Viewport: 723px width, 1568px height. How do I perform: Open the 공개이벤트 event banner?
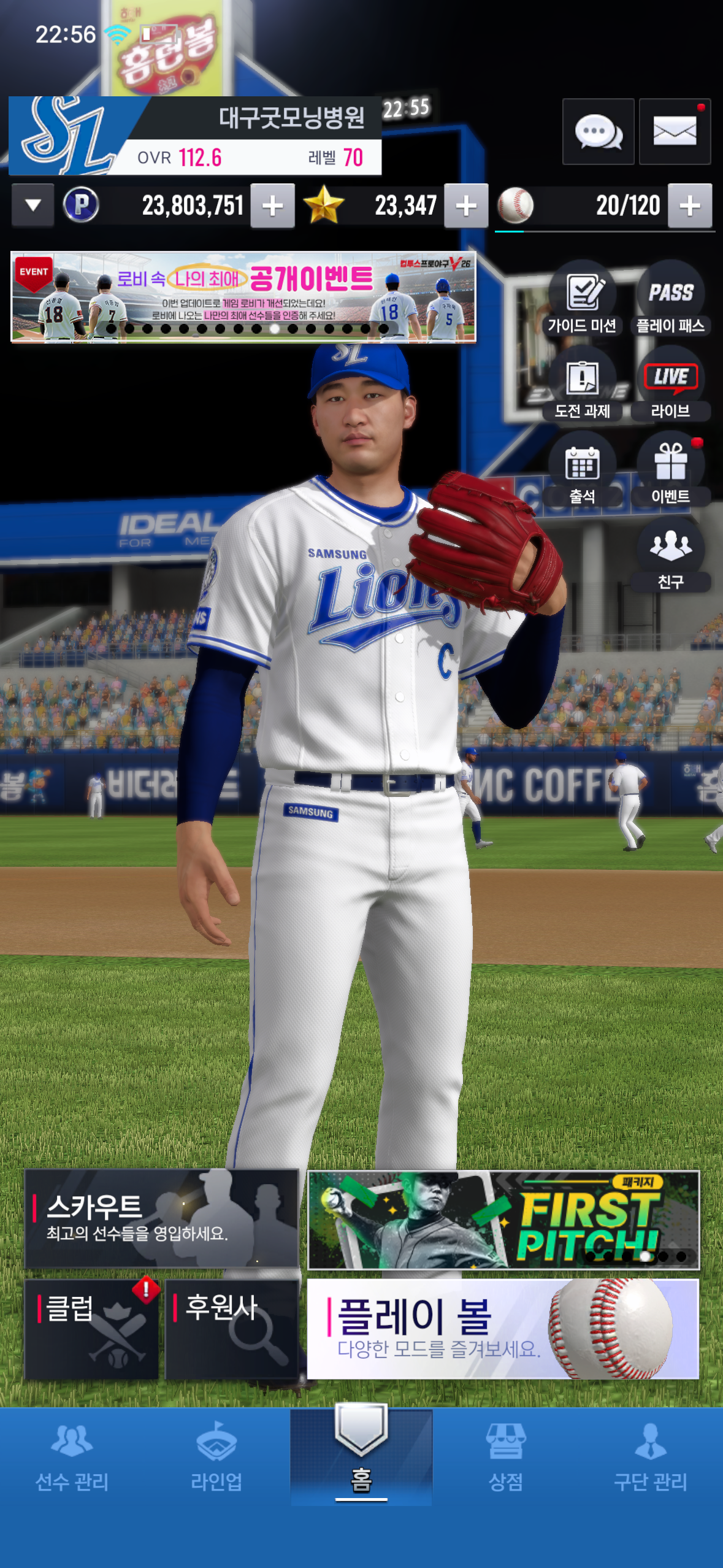click(243, 297)
